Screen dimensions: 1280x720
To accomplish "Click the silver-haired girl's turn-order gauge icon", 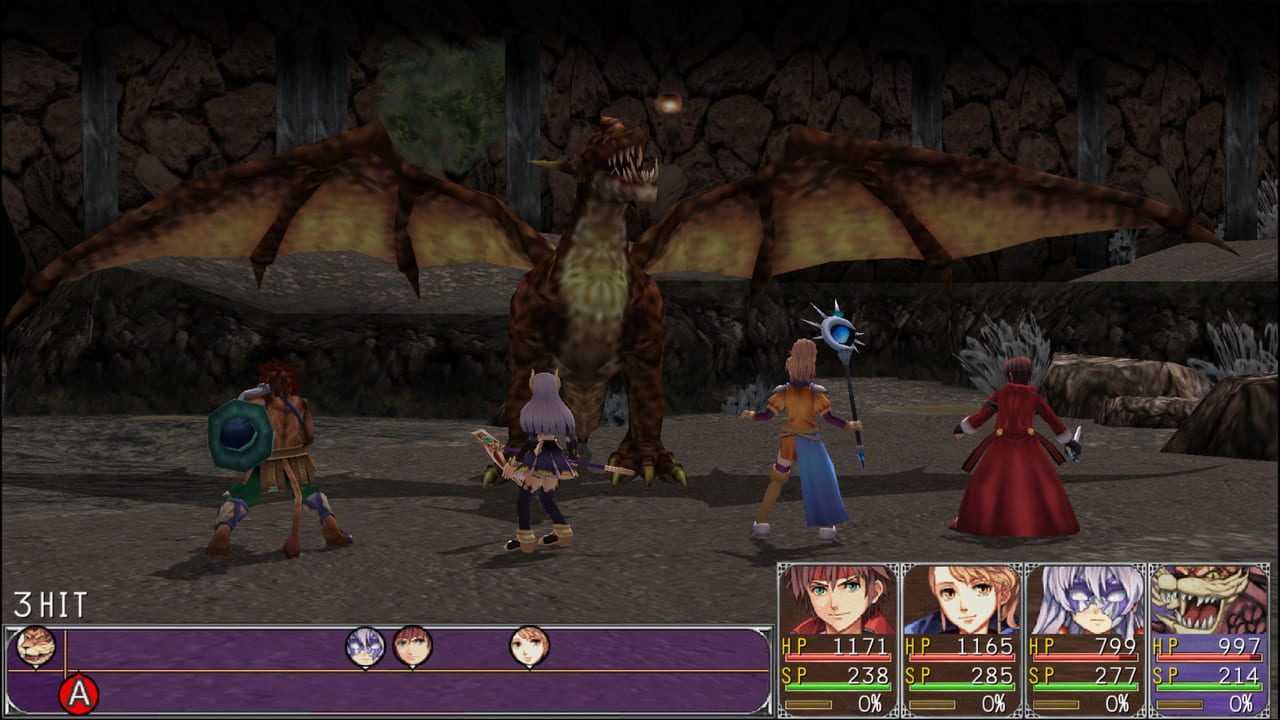I will pos(365,646).
